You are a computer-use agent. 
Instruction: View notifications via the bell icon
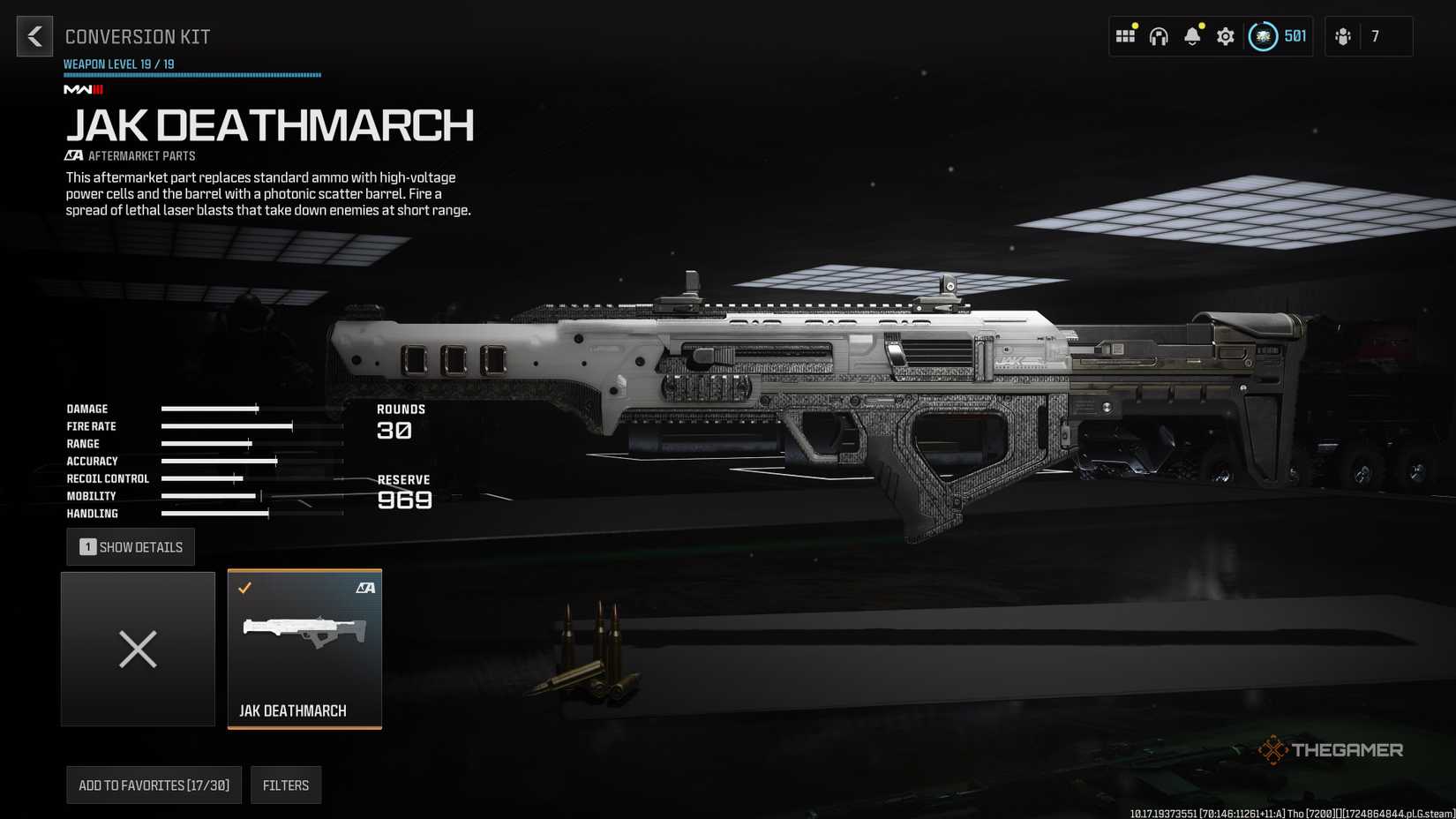[x=1192, y=36]
